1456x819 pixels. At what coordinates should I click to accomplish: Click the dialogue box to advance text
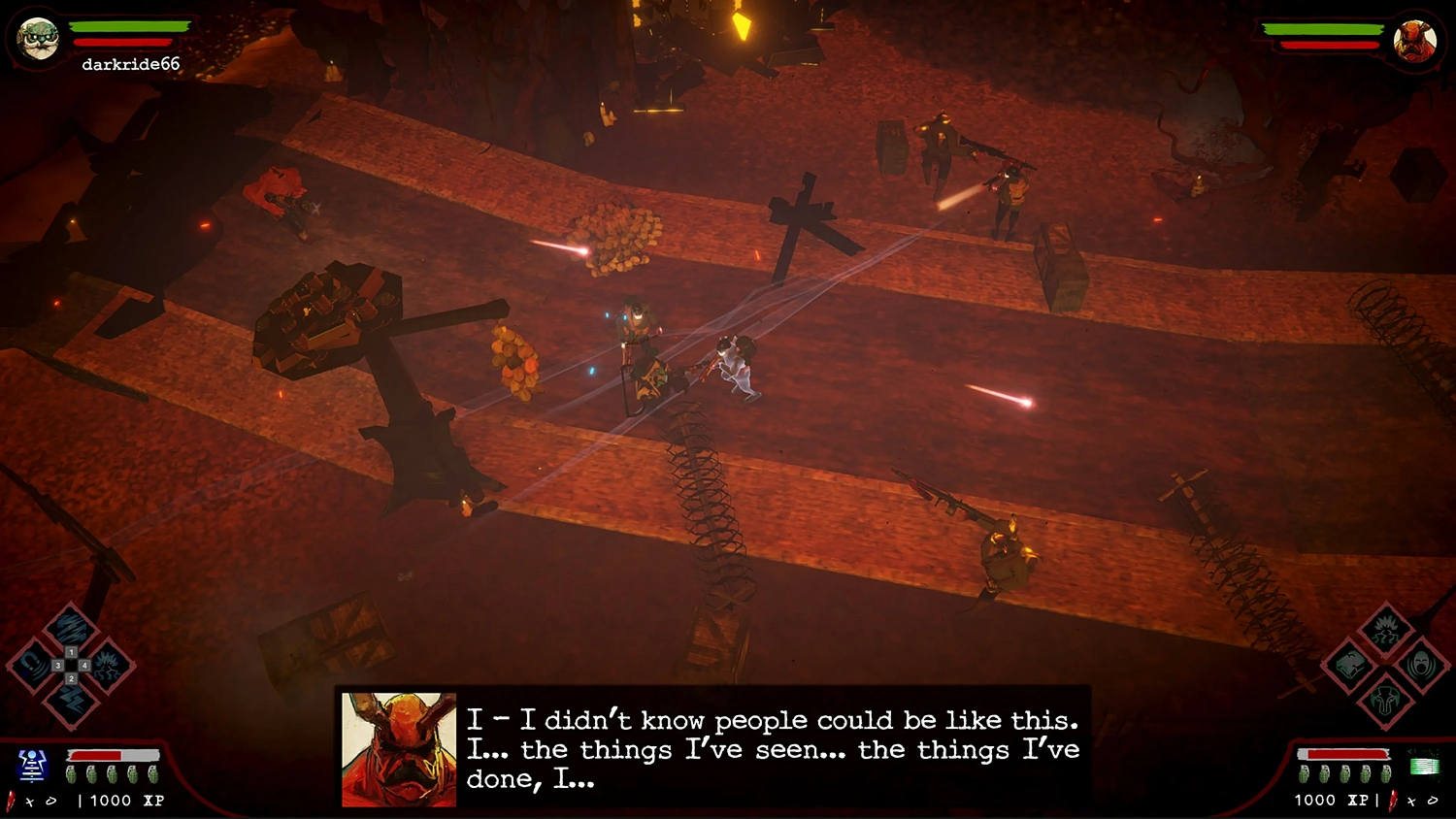[718, 749]
